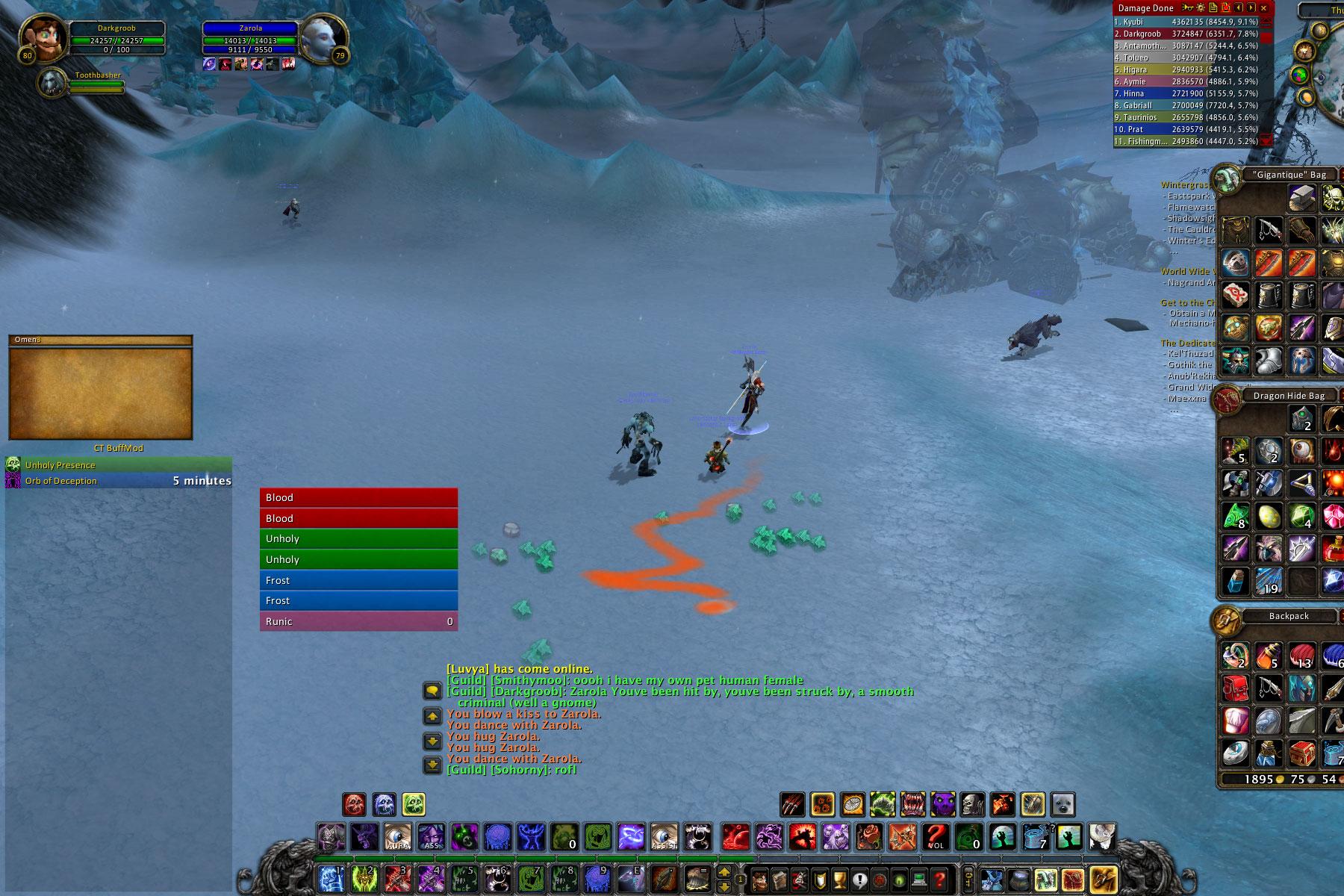Switch action bar page with up arrow

coord(724,872)
